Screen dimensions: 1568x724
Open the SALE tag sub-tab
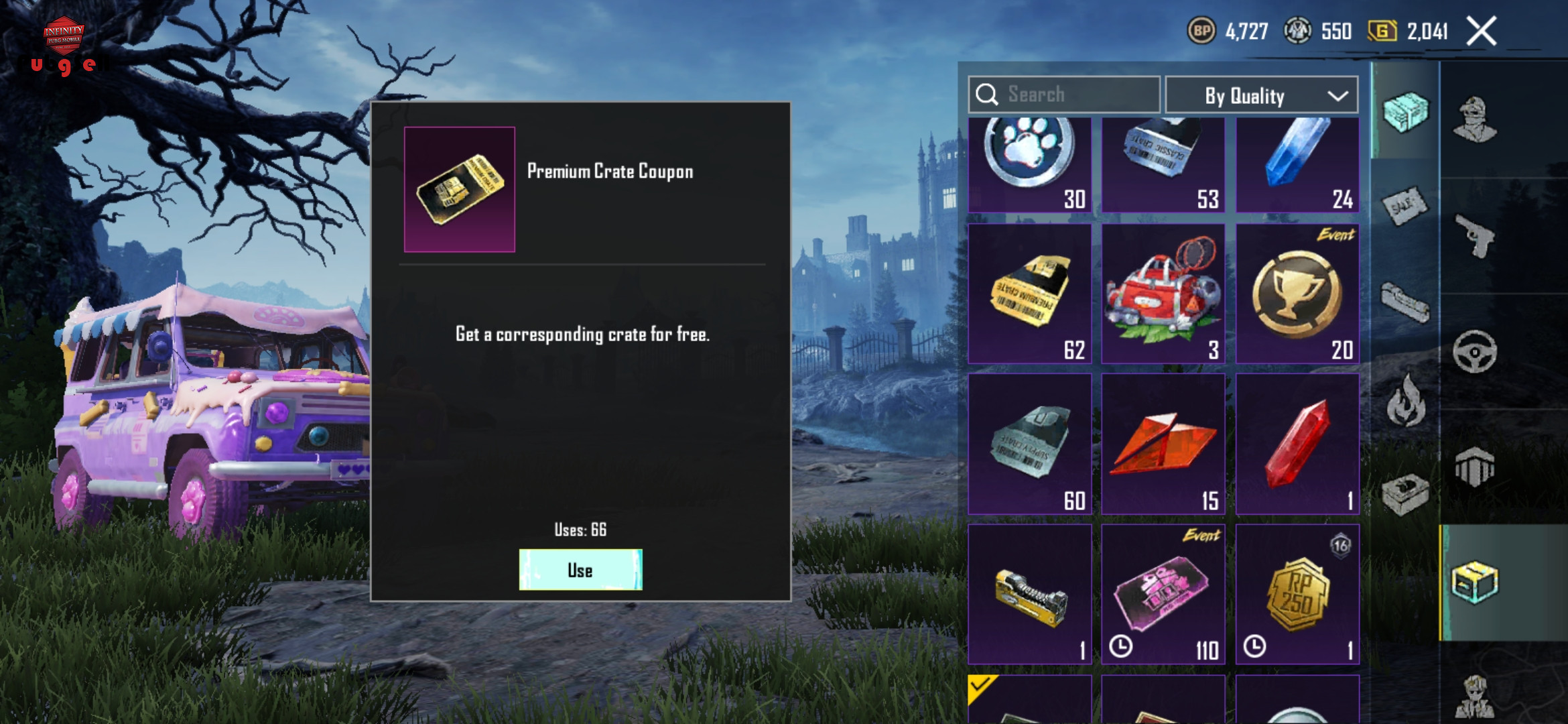pyautogui.click(x=1404, y=206)
